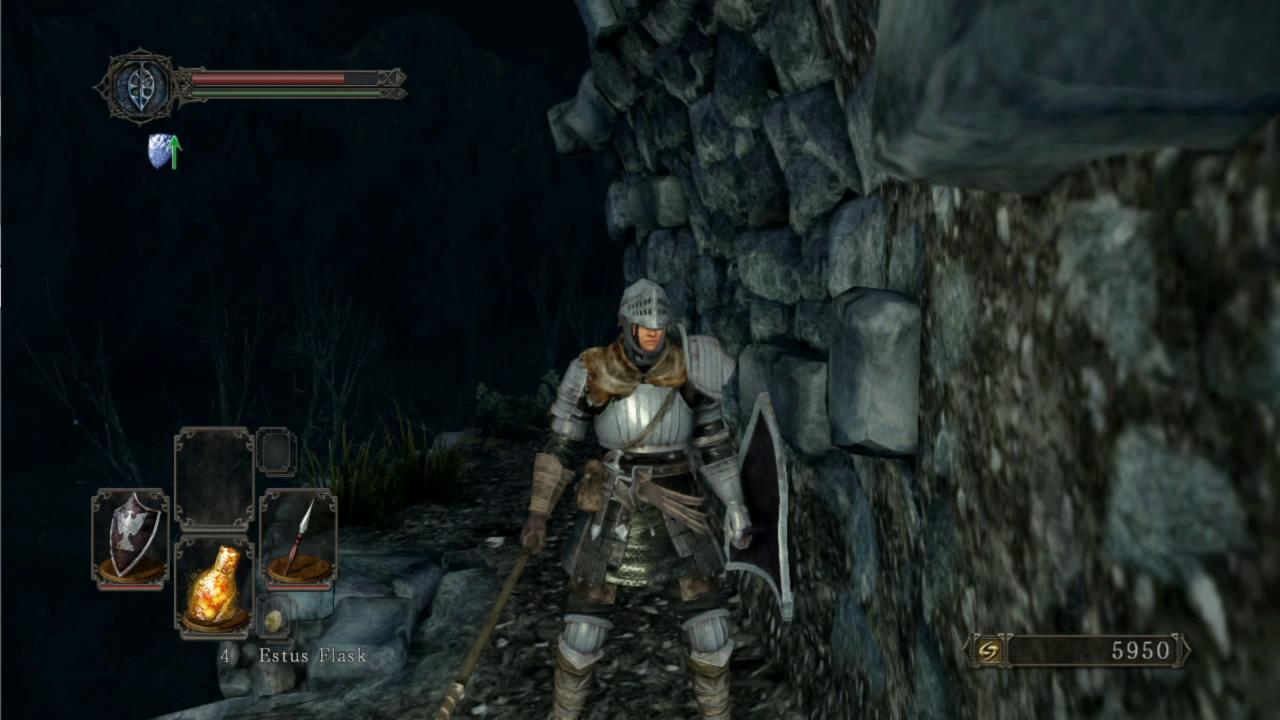Click the equipped shield slot
This screenshot has height=720, width=1280.
(130, 538)
